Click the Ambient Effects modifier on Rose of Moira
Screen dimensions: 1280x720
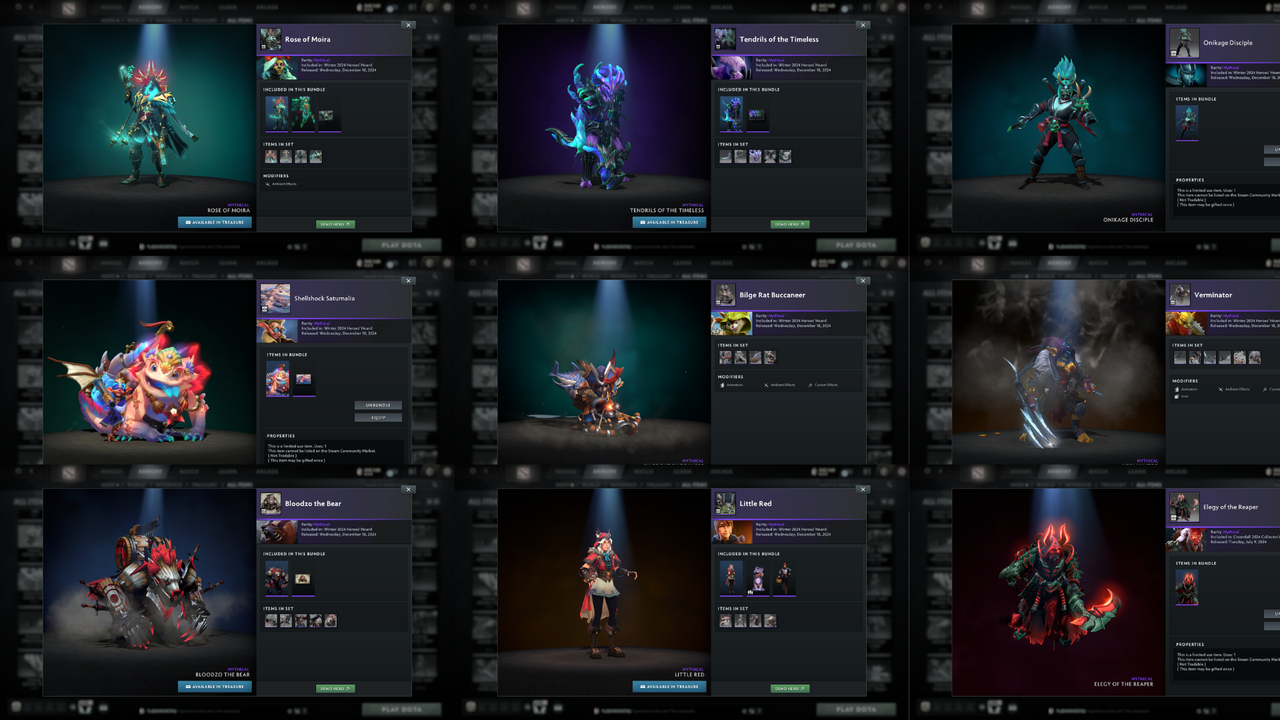[268, 185]
